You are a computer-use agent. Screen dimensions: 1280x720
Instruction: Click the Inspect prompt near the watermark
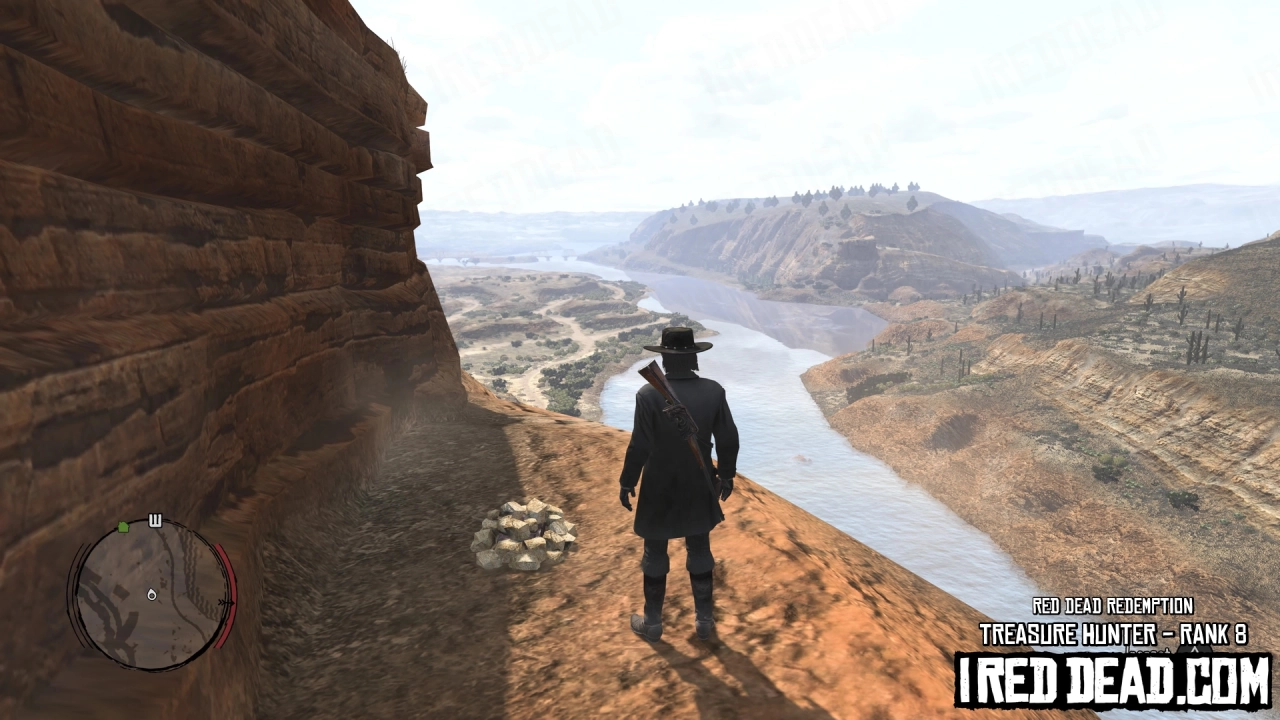[1146, 652]
